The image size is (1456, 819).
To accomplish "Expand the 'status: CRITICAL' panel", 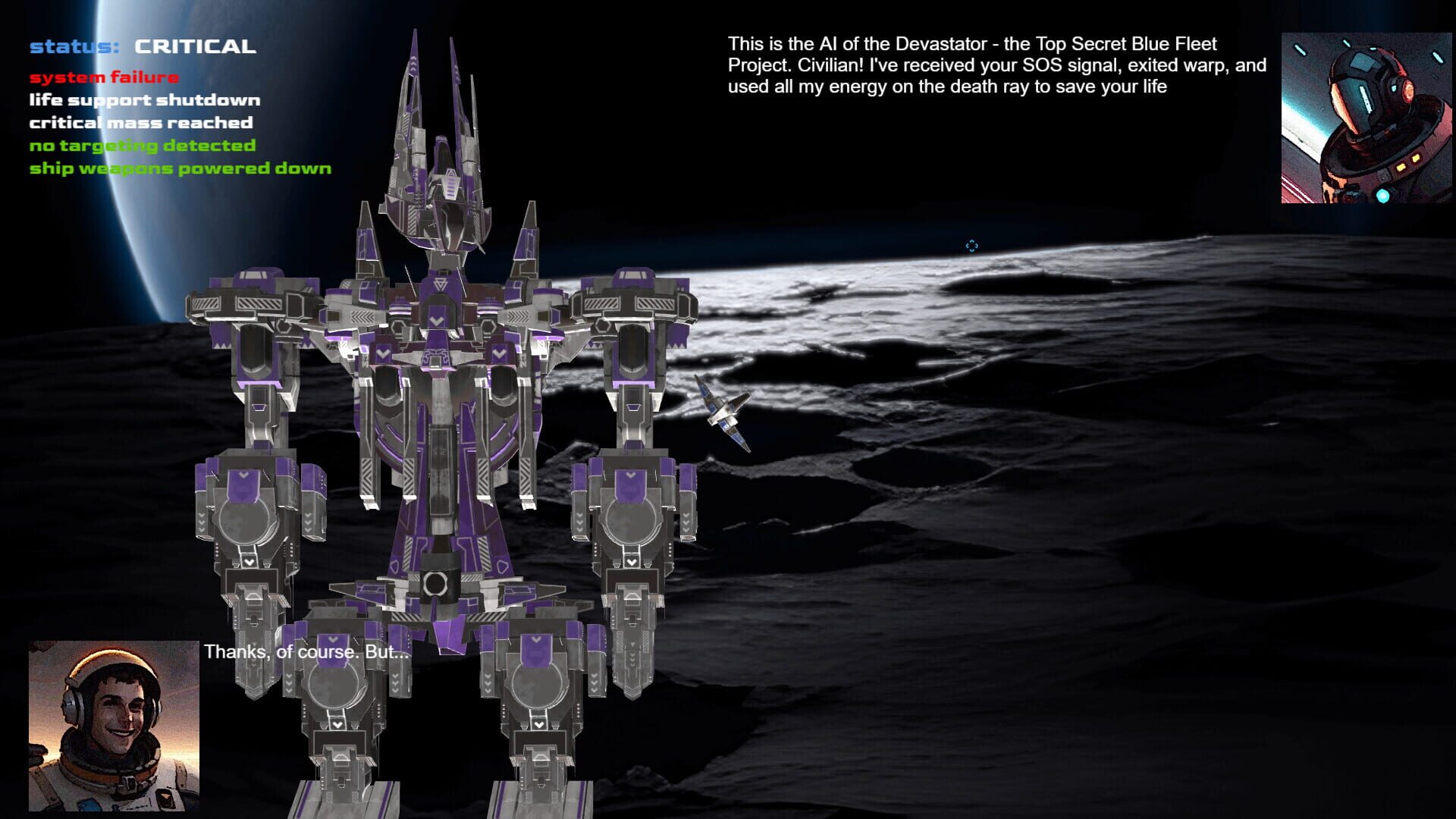I will [141, 46].
